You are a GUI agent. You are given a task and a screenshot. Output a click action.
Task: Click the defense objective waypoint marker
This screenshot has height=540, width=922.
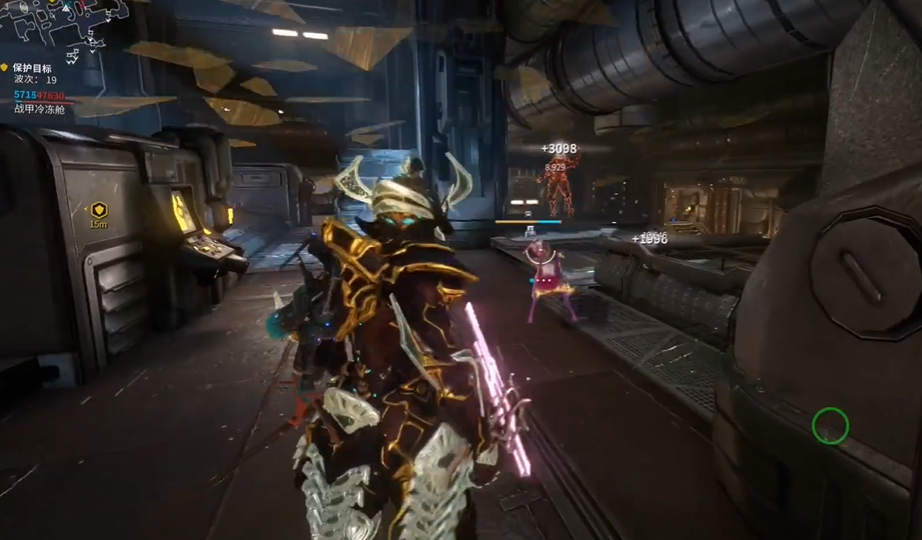pyautogui.click(x=98, y=210)
